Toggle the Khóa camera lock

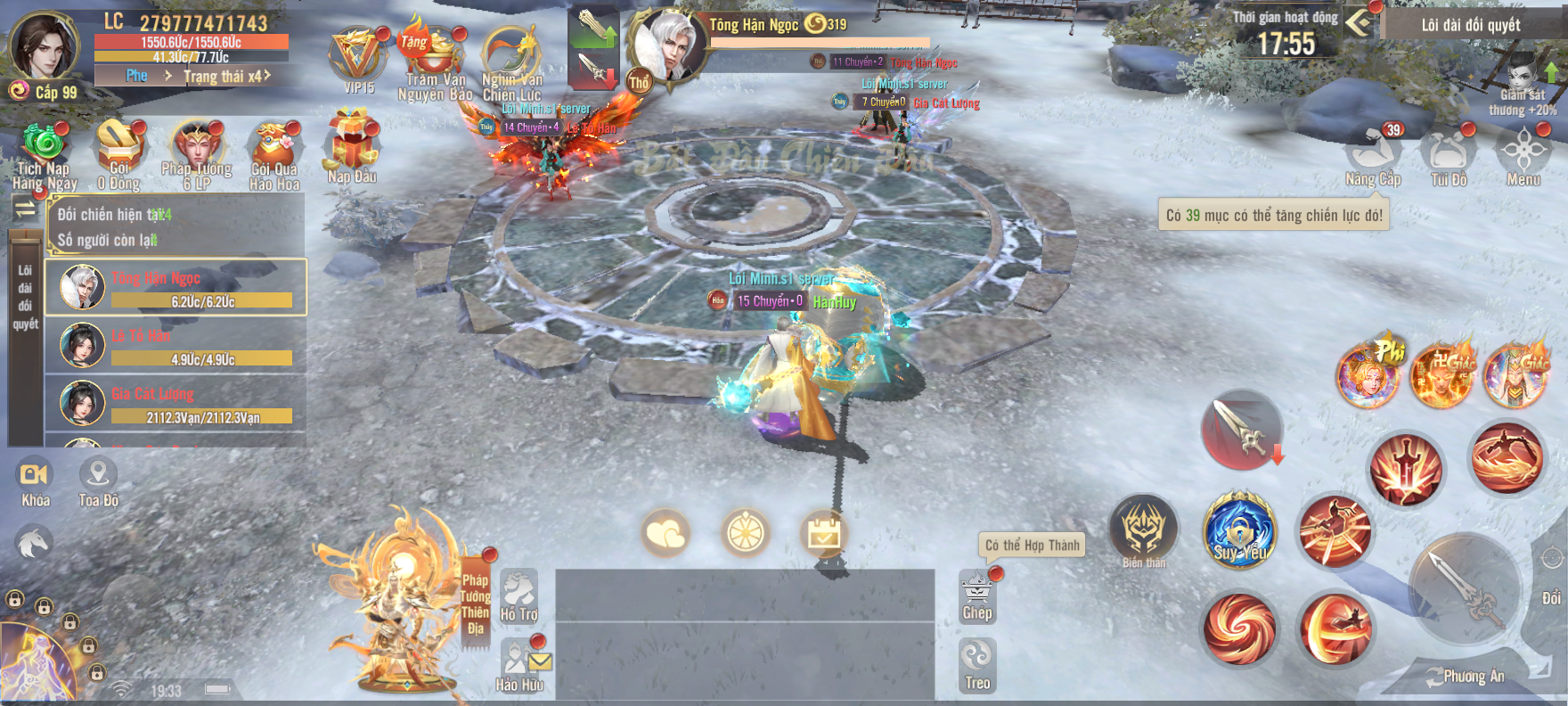pyautogui.click(x=35, y=482)
